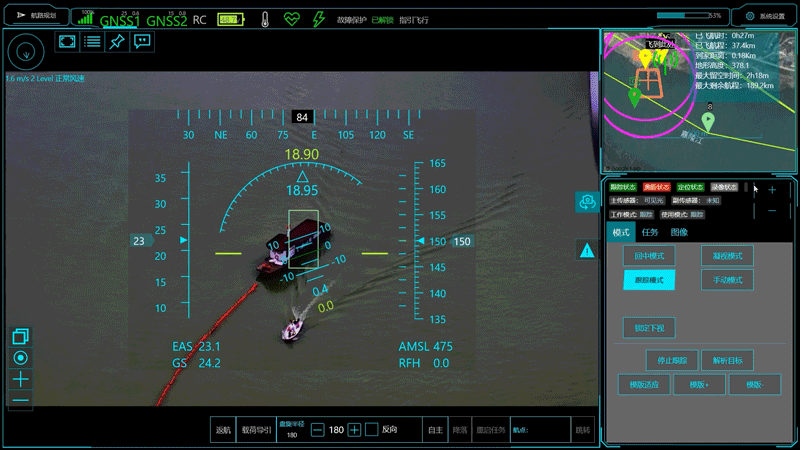Choose 手动模式 manual mode

click(727, 281)
